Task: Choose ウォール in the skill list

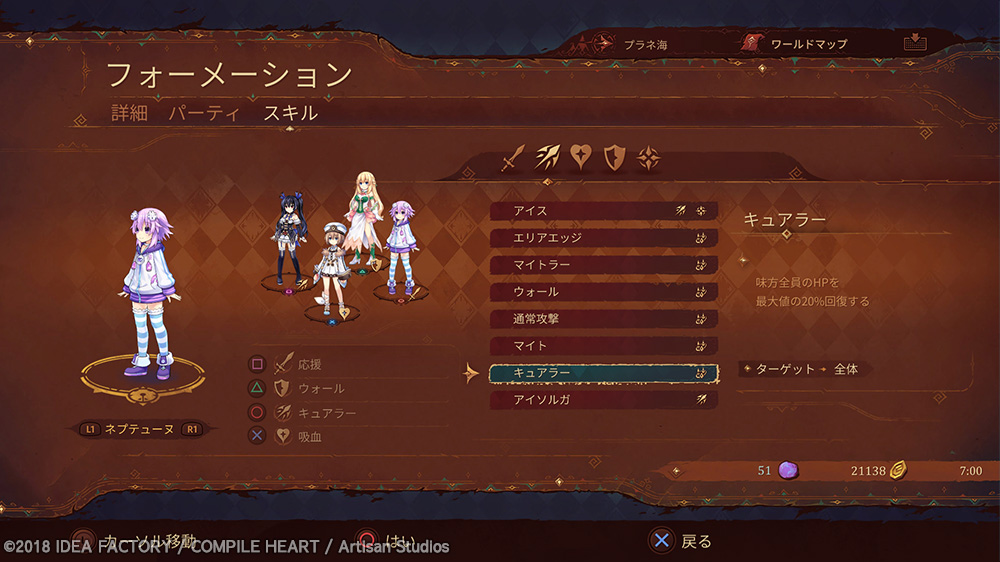Action: [x=603, y=292]
